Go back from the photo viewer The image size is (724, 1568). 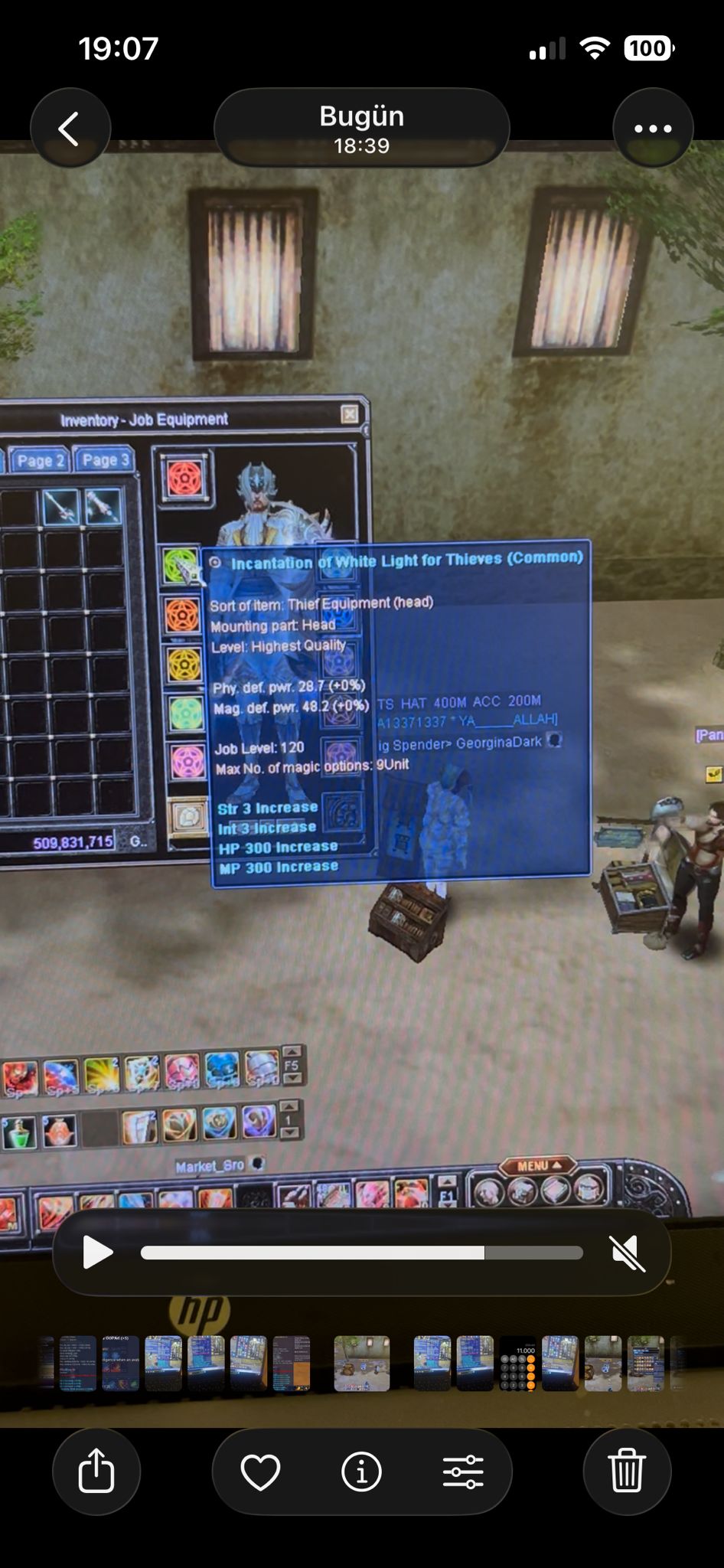70,129
